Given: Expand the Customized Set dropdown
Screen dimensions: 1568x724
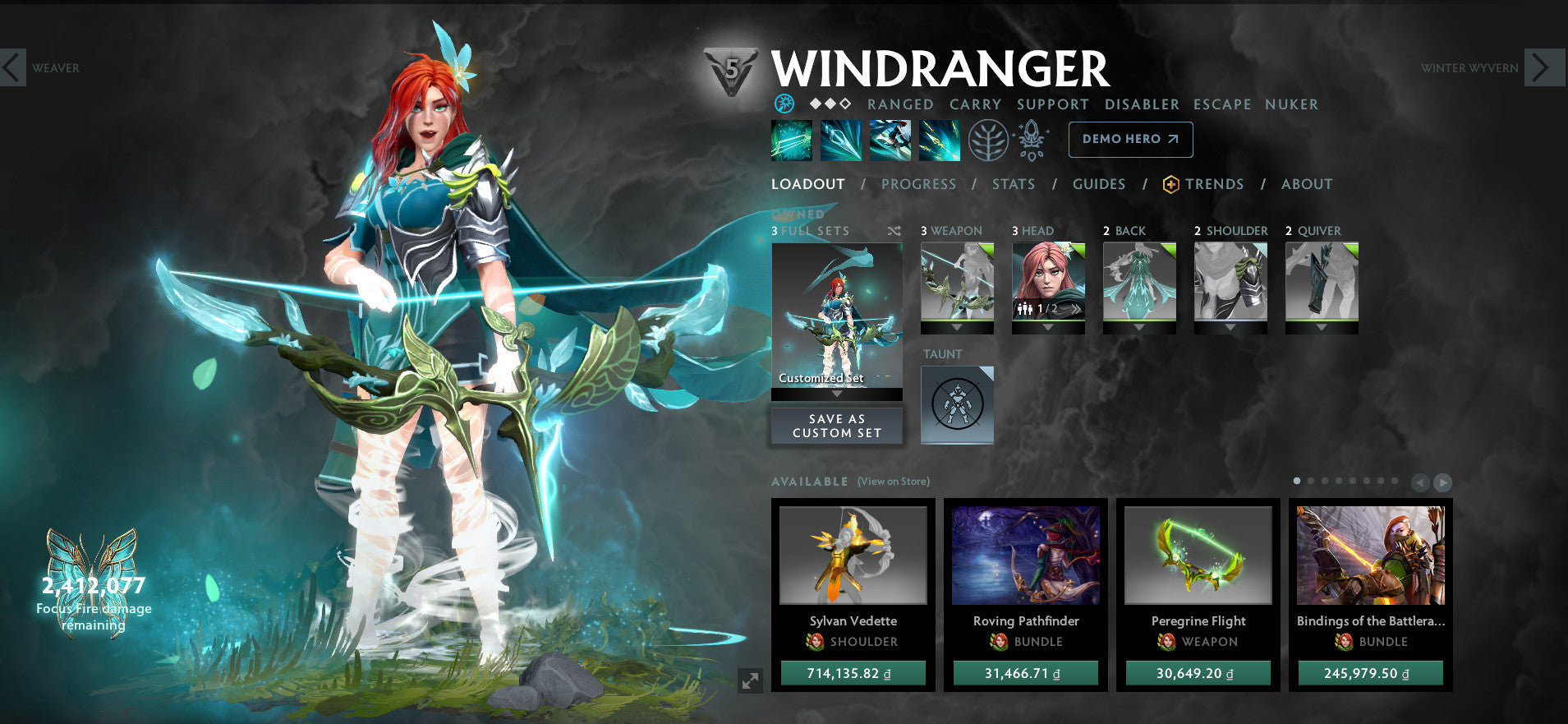Looking at the screenshot, I should pos(836,393).
